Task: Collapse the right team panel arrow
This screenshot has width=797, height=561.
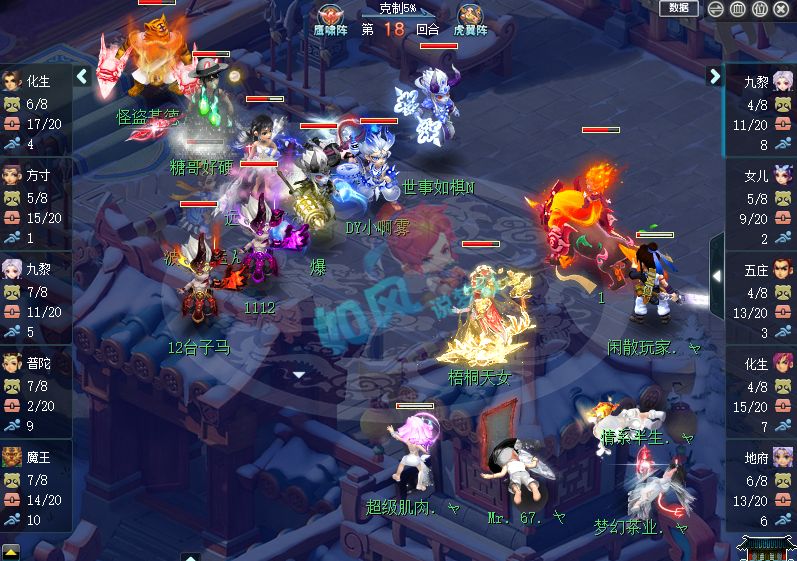Action: (714, 76)
